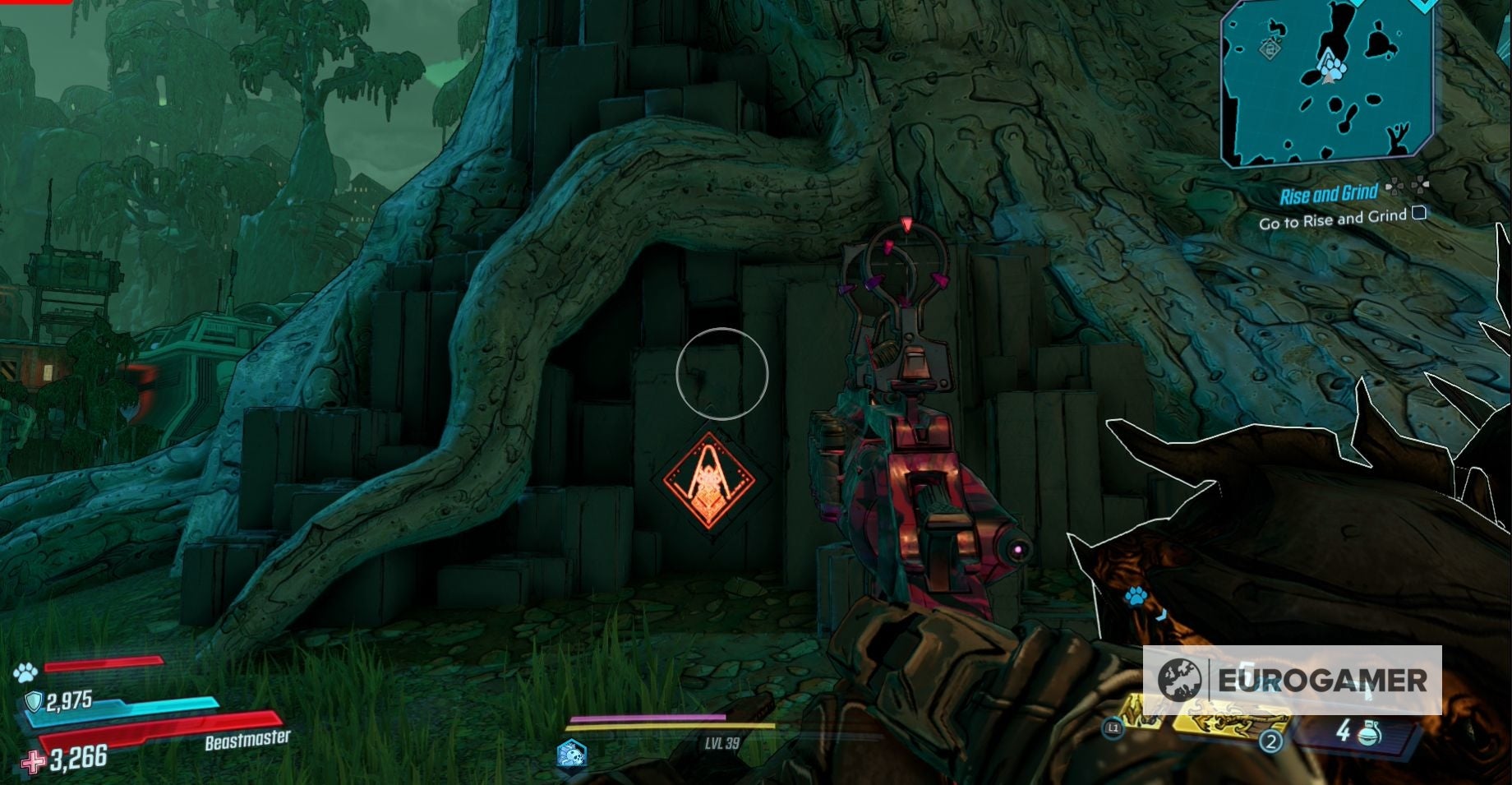
Task: Click the shield icon next to 2,975
Action: [33, 700]
